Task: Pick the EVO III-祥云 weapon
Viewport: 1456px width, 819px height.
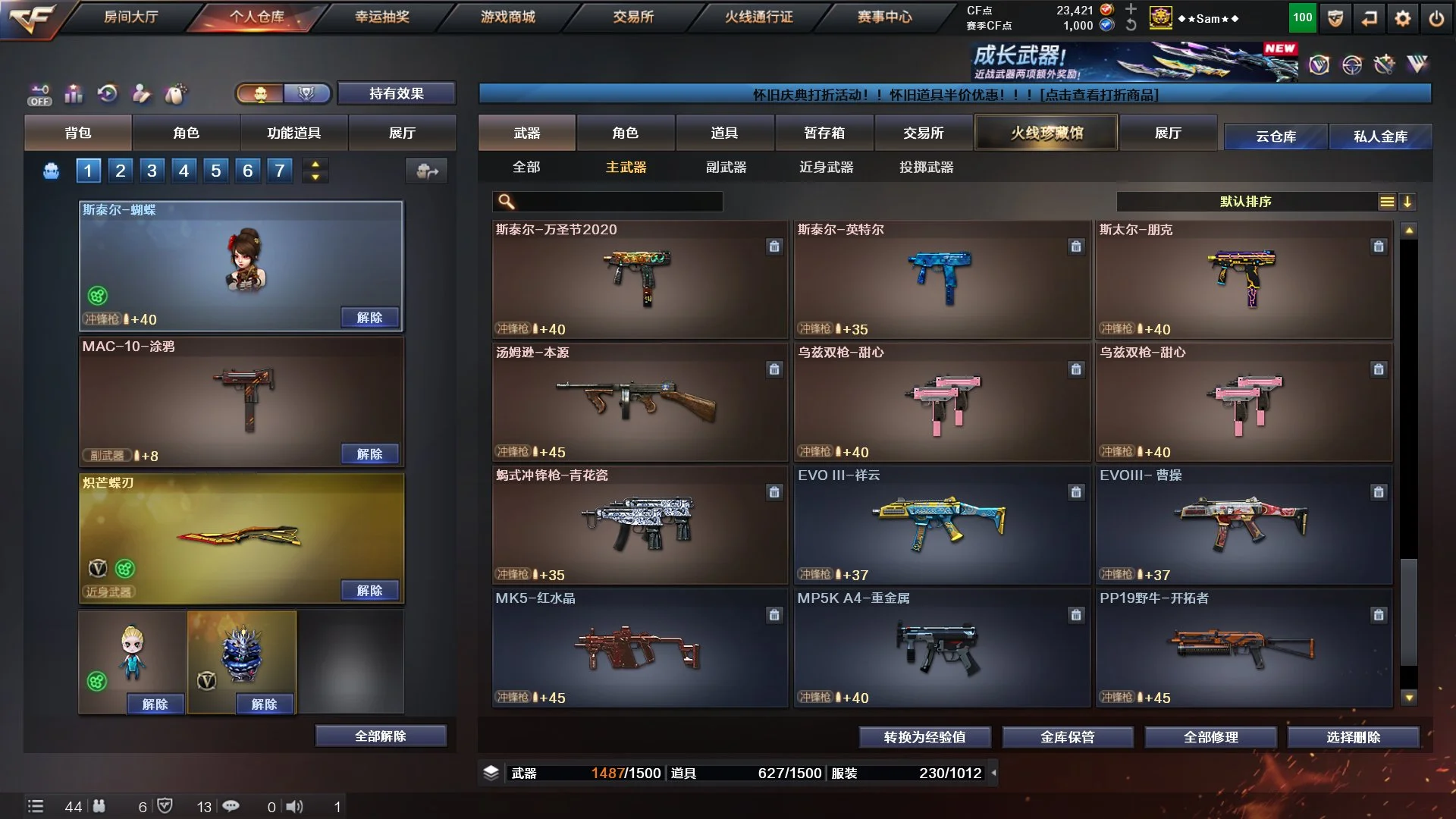Action: [x=941, y=525]
